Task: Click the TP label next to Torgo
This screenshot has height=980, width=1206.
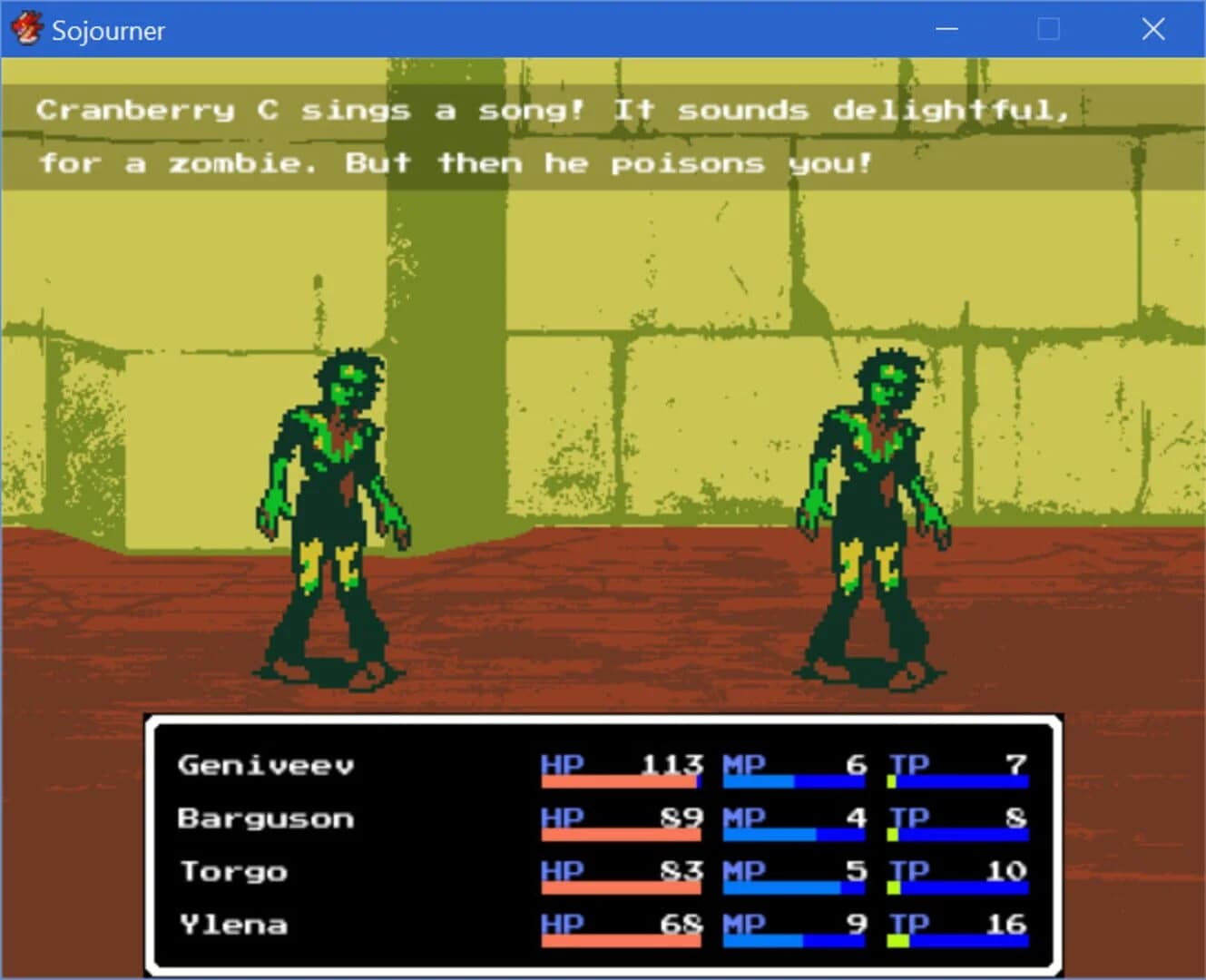Action: pos(909,870)
